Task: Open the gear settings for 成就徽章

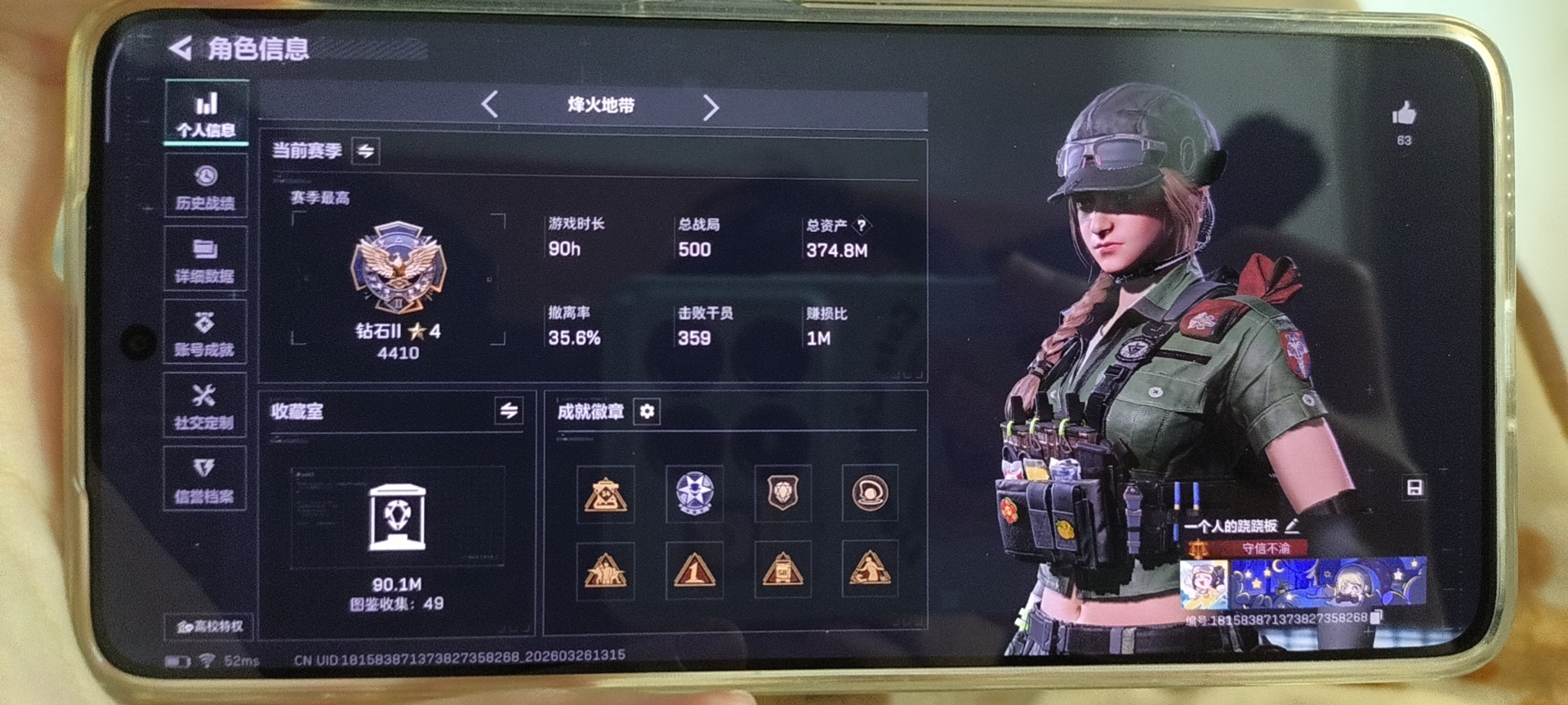Action: coord(647,411)
